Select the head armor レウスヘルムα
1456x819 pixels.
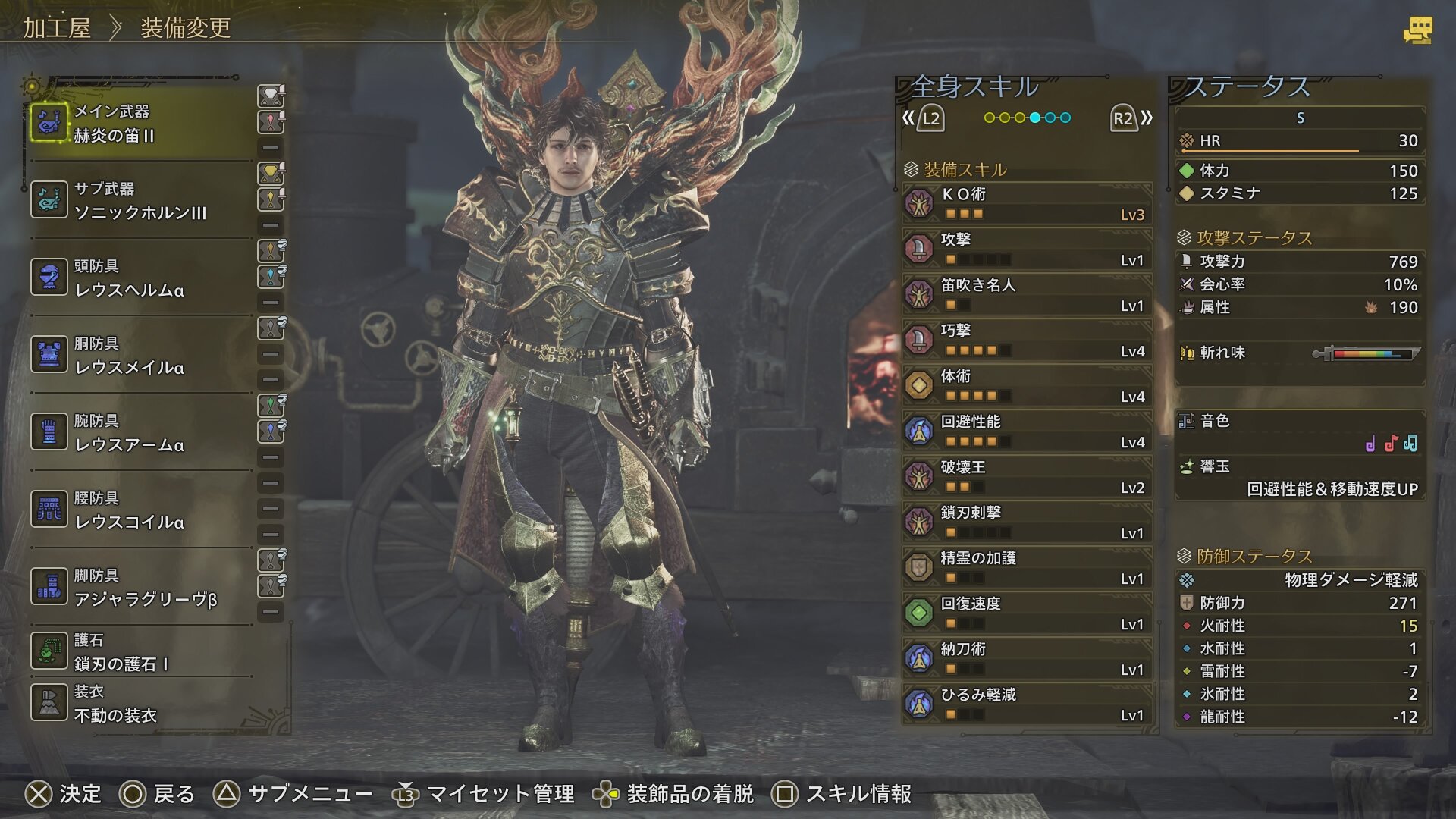pos(140,278)
